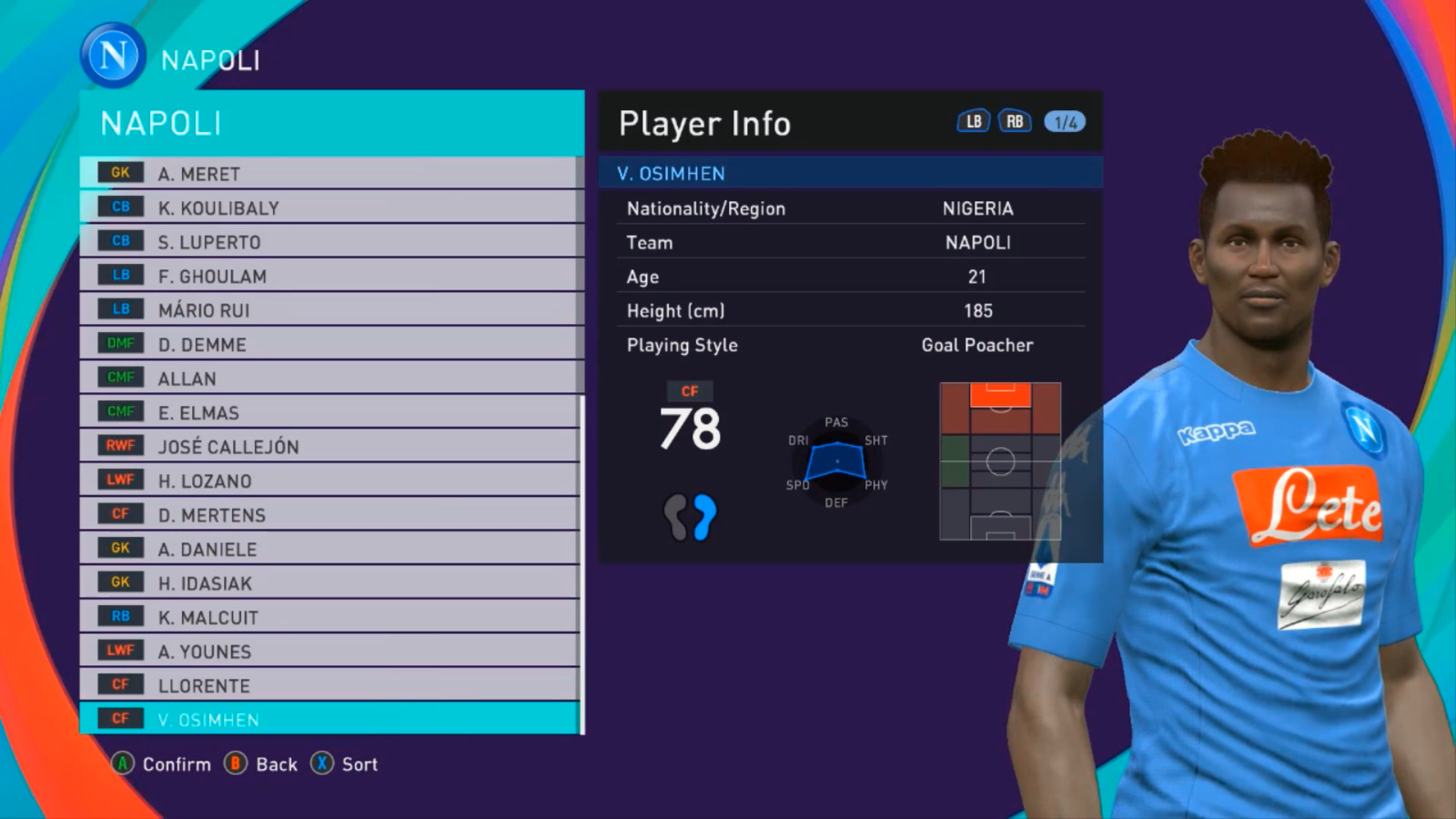Click the RB bumper icon in Player Info header
This screenshot has width=1456, height=819.
click(1013, 120)
